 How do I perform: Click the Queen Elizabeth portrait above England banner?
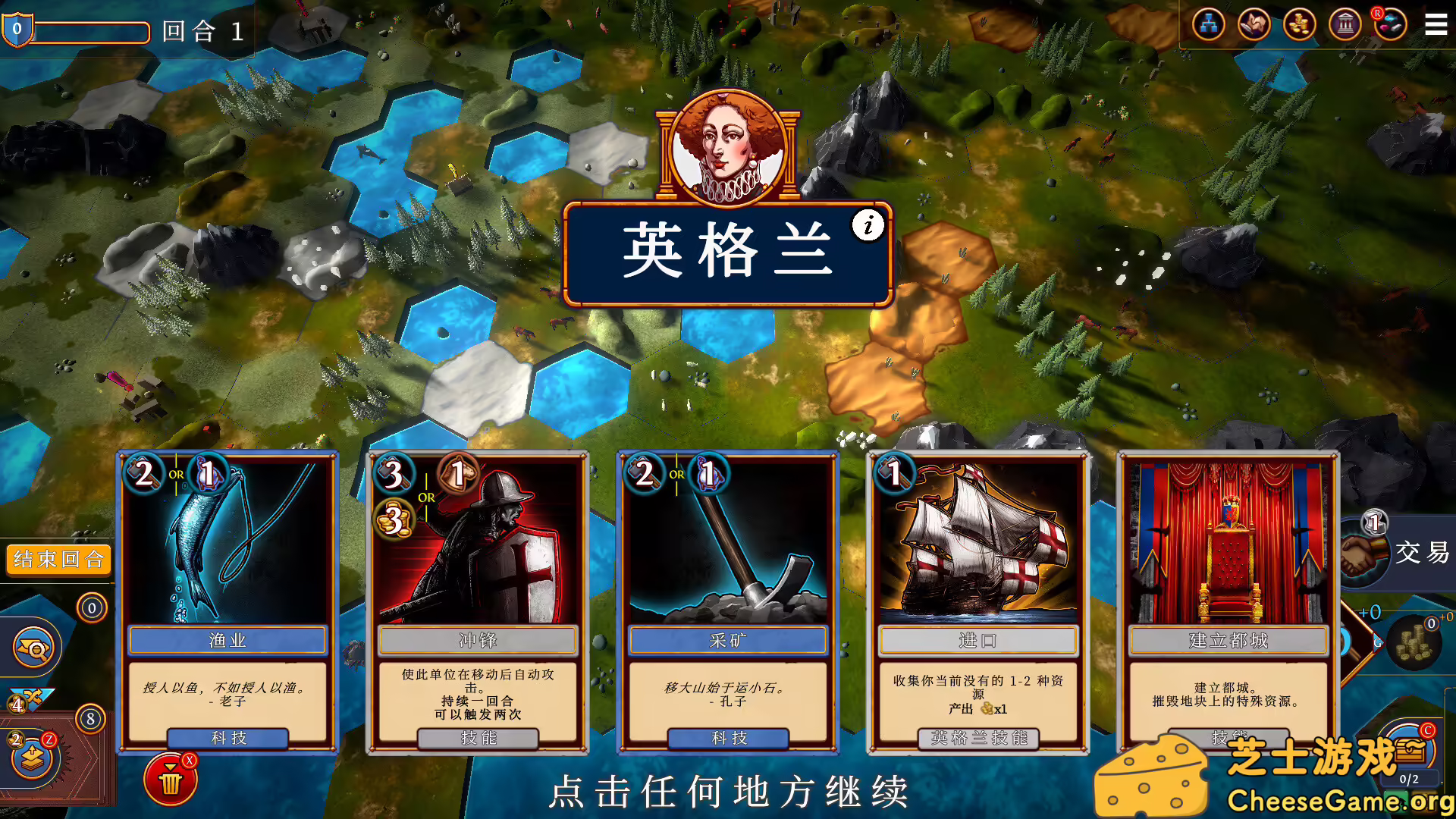click(x=728, y=148)
